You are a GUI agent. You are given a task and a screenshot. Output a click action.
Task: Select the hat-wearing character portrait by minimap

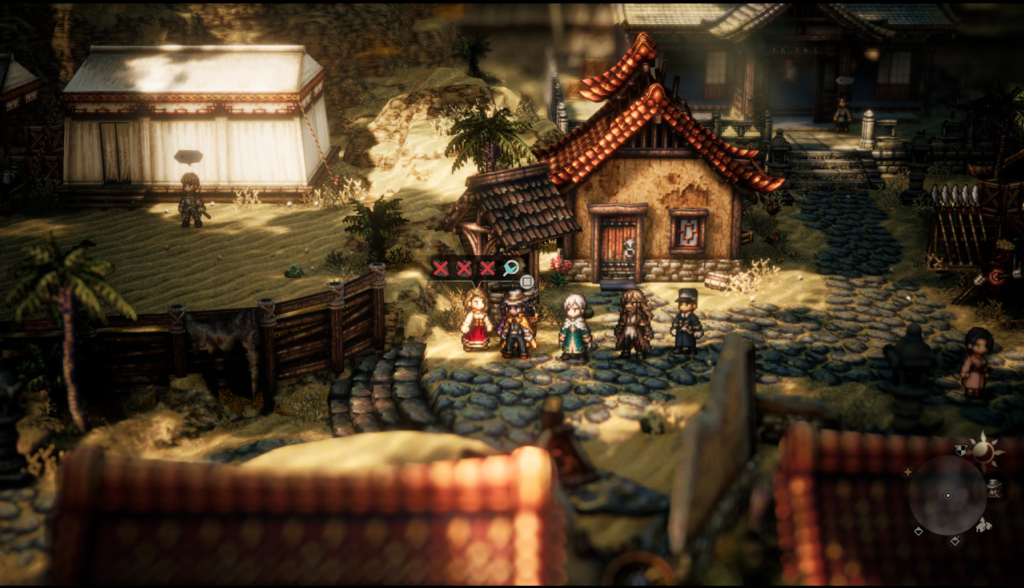coord(993,487)
